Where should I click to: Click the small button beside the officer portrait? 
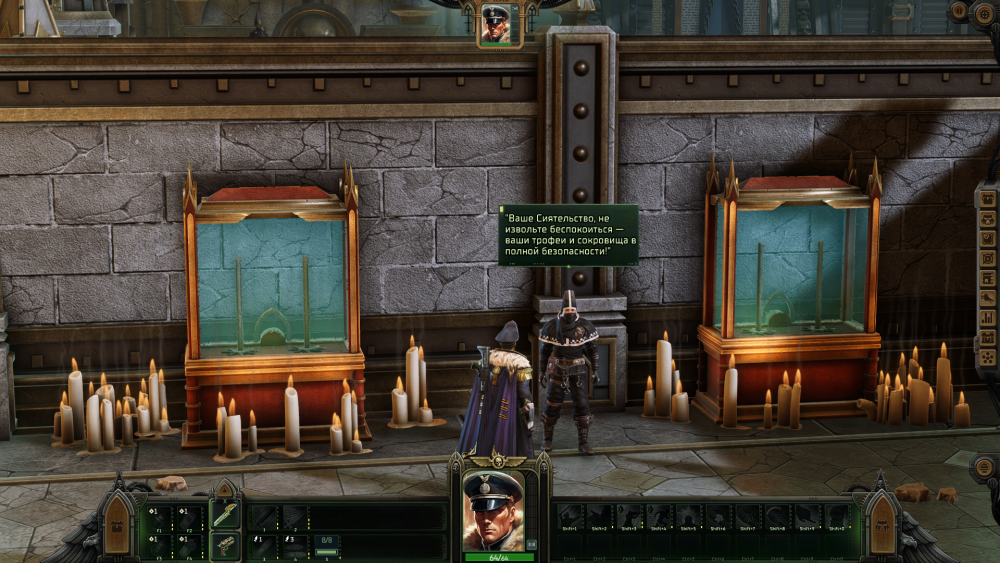pyautogui.click(x=531, y=544)
